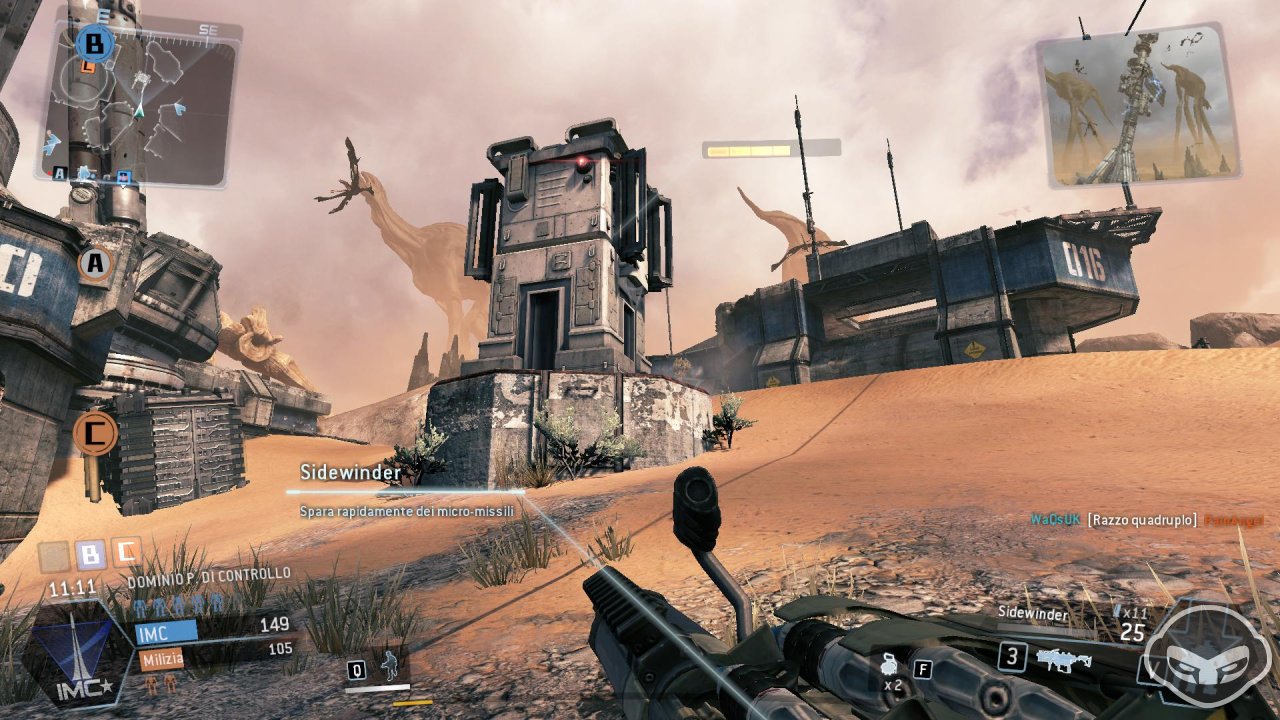The width and height of the screenshot is (1280, 720).
Task: Click the round A hardpoint waypoint marker
Action: point(95,265)
